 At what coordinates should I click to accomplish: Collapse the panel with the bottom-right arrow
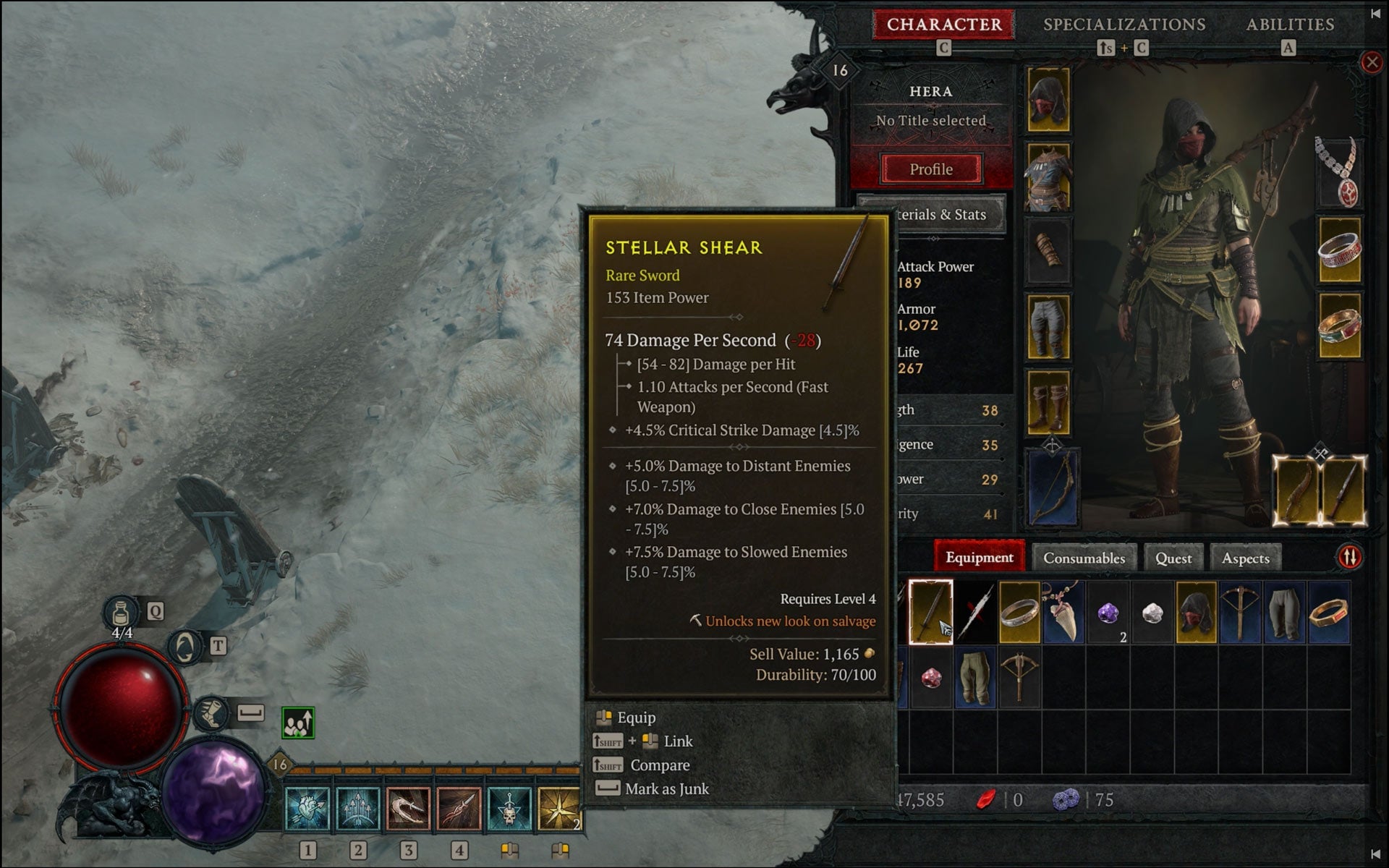point(1375,856)
